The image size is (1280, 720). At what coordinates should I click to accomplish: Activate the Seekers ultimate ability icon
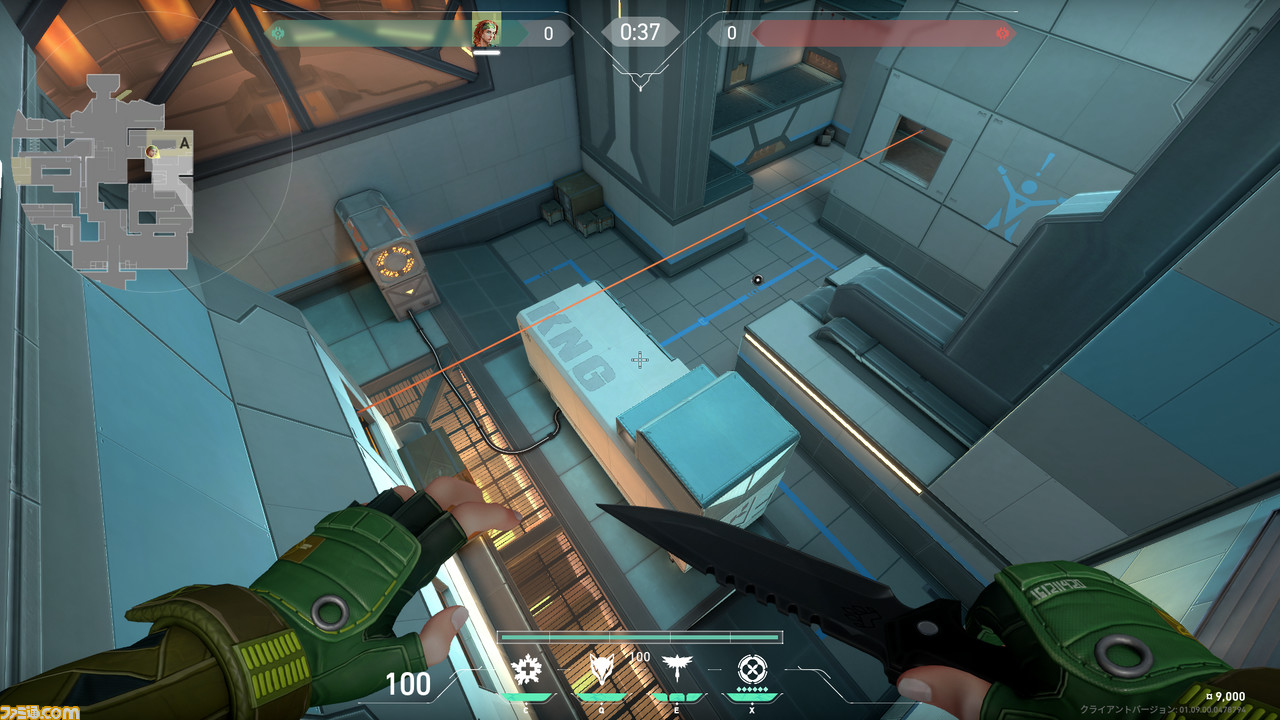coord(752,668)
